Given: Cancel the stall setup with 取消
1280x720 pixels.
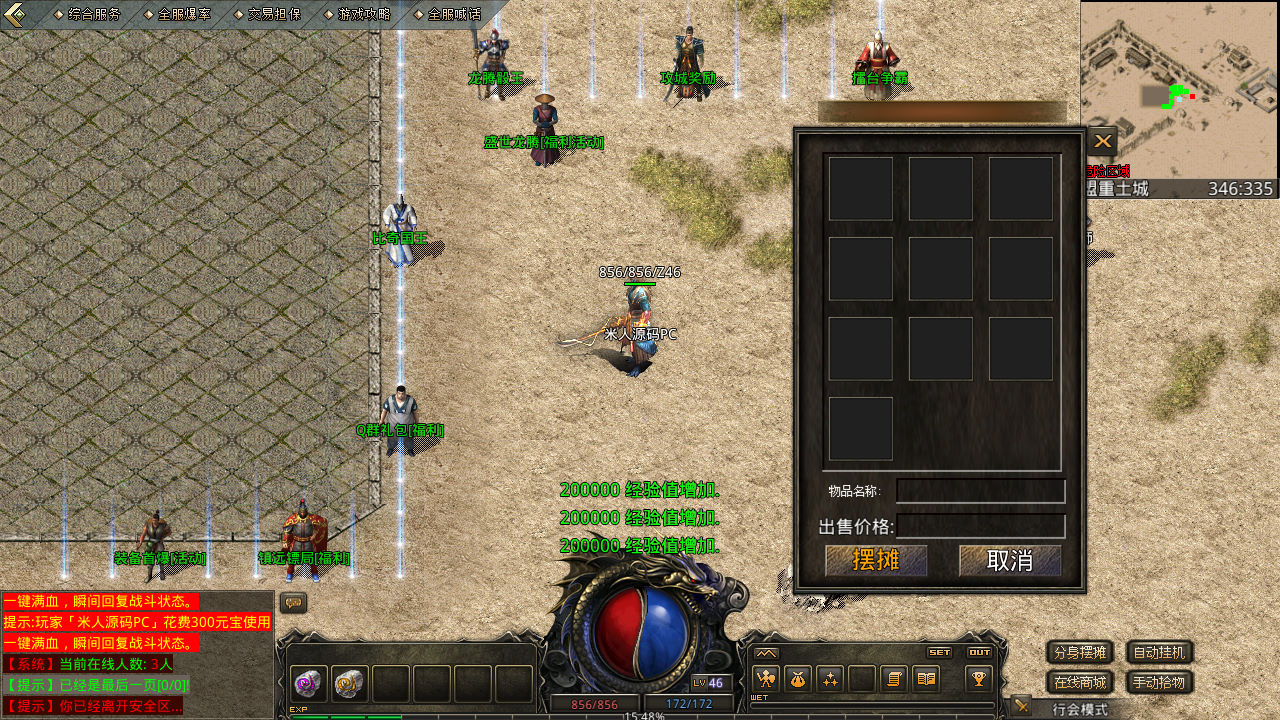Looking at the screenshot, I should (x=1010, y=560).
